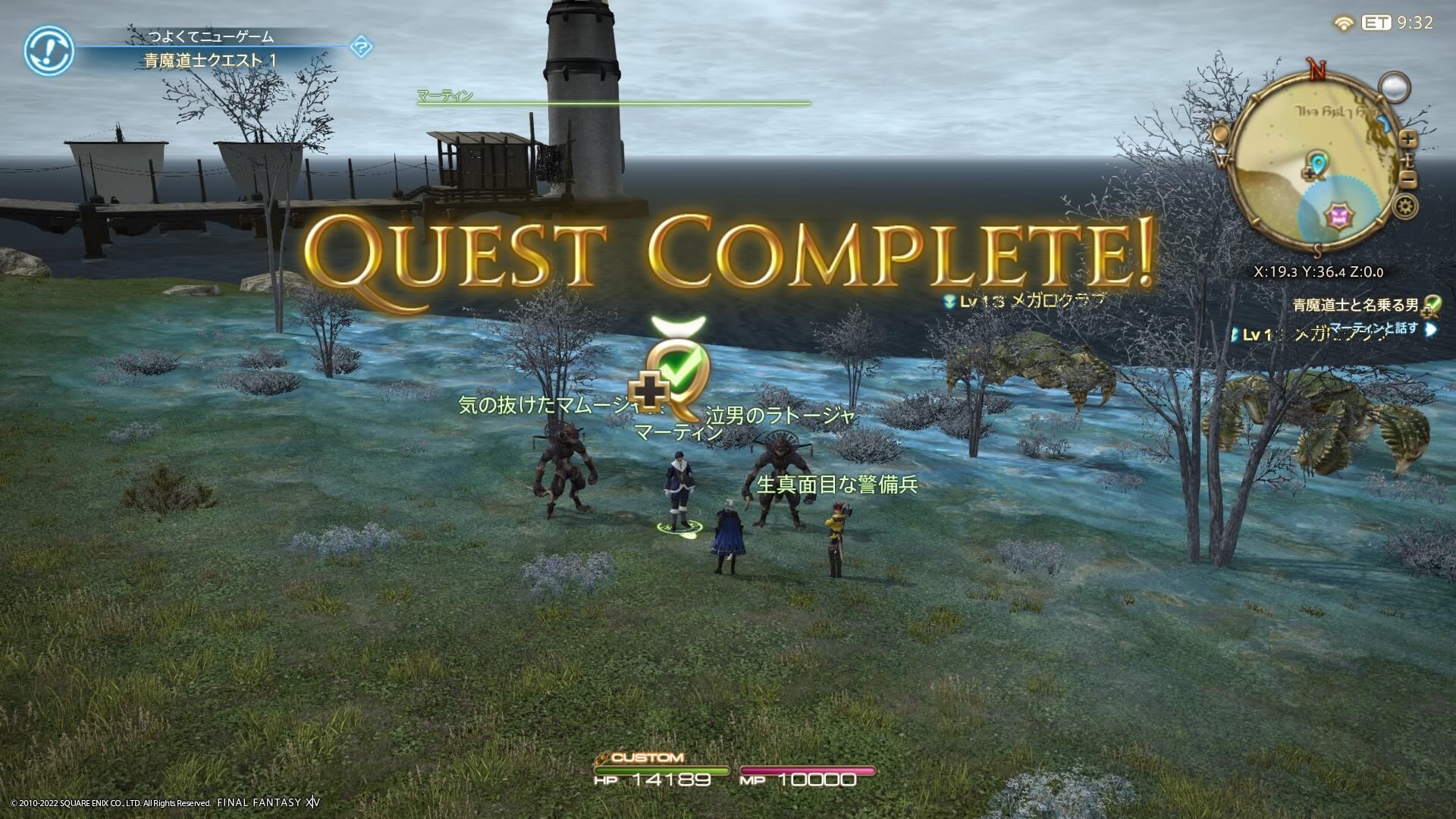
Task: Zoom out with the minimap minus button
Action: [1408, 179]
